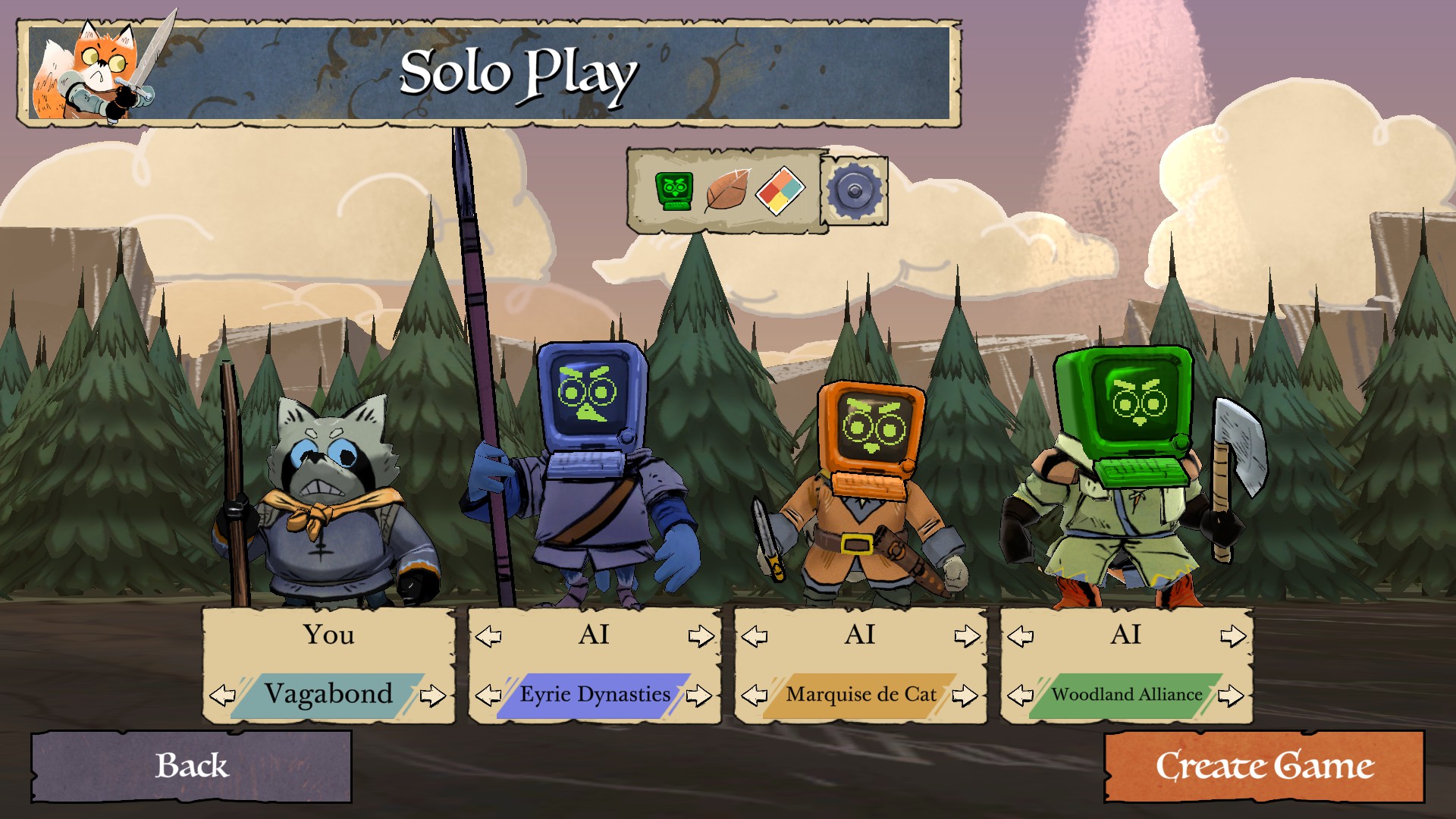Cycle Vagabond to the next faction

[433, 695]
